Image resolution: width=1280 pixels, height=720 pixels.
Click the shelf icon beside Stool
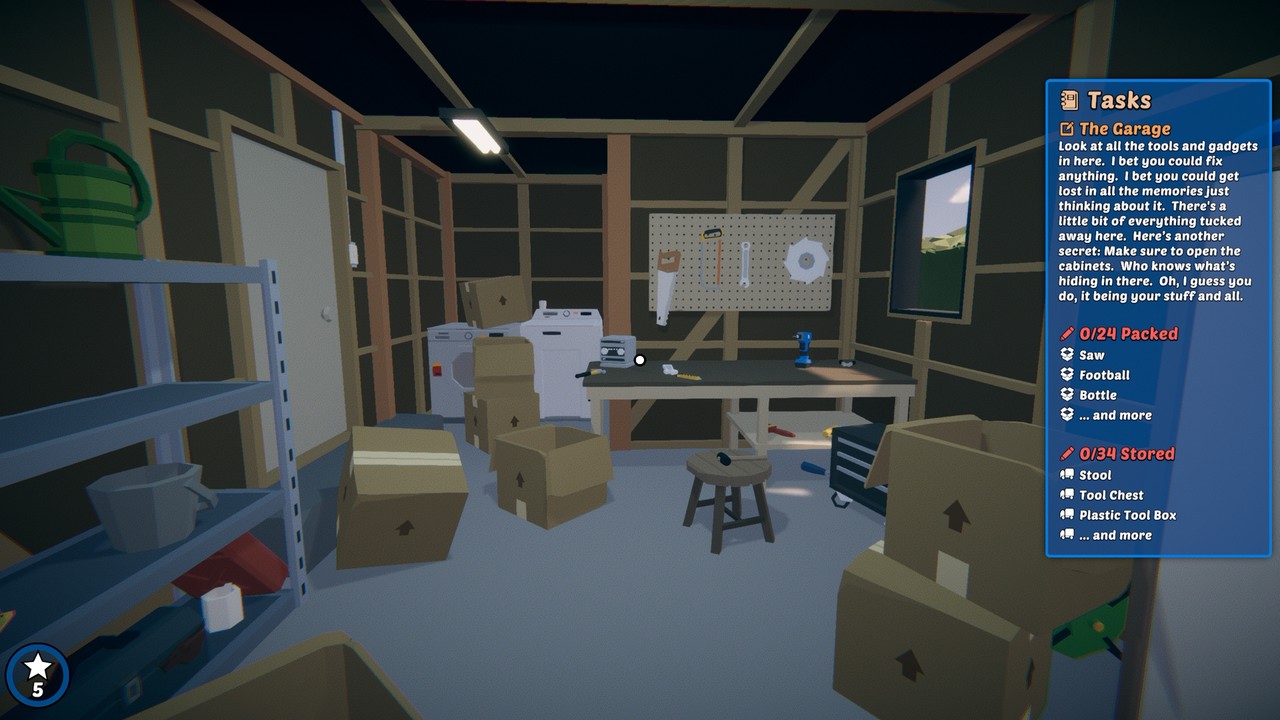(1066, 475)
